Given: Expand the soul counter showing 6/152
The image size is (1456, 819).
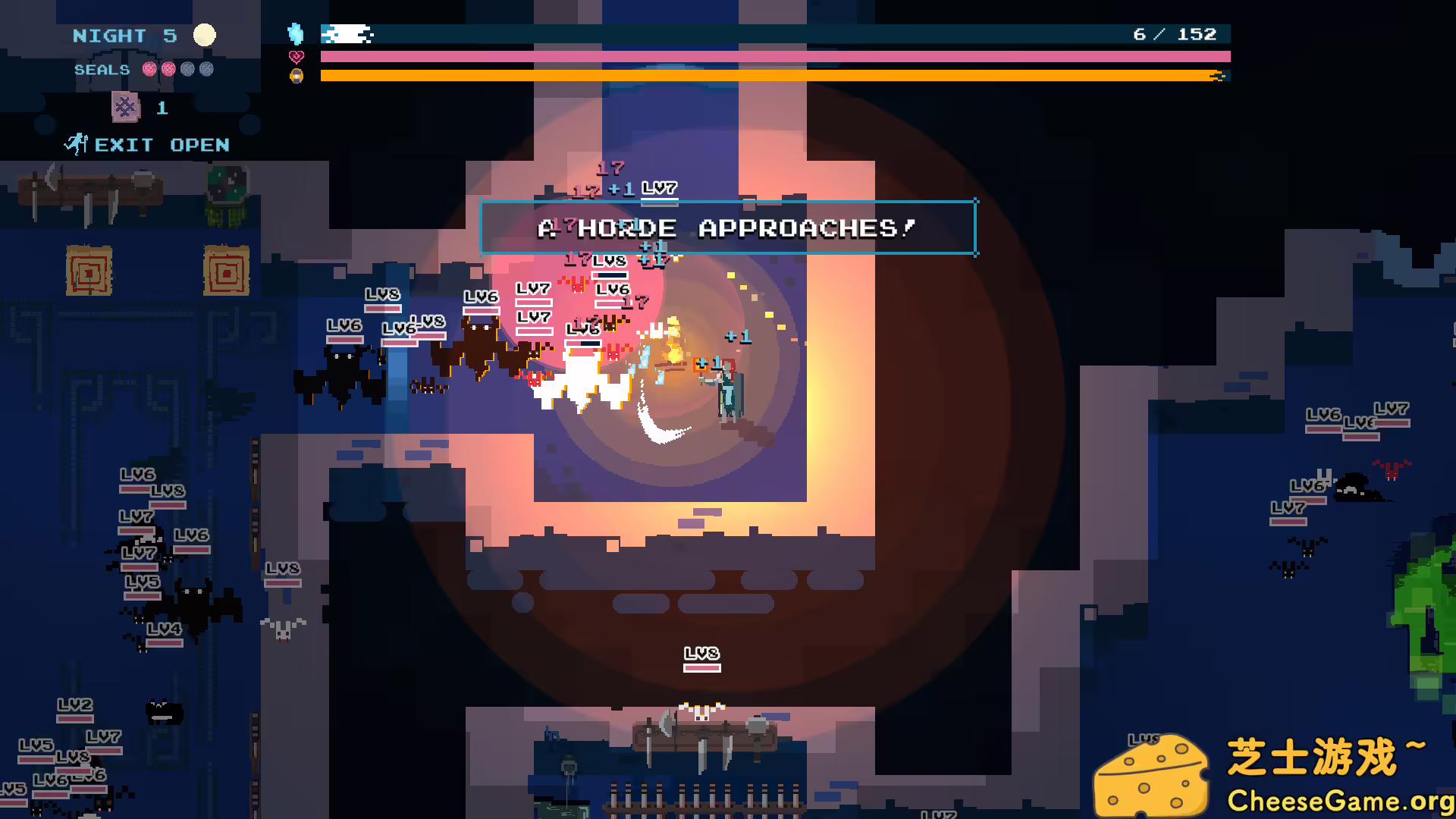Looking at the screenshot, I should click(1174, 33).
